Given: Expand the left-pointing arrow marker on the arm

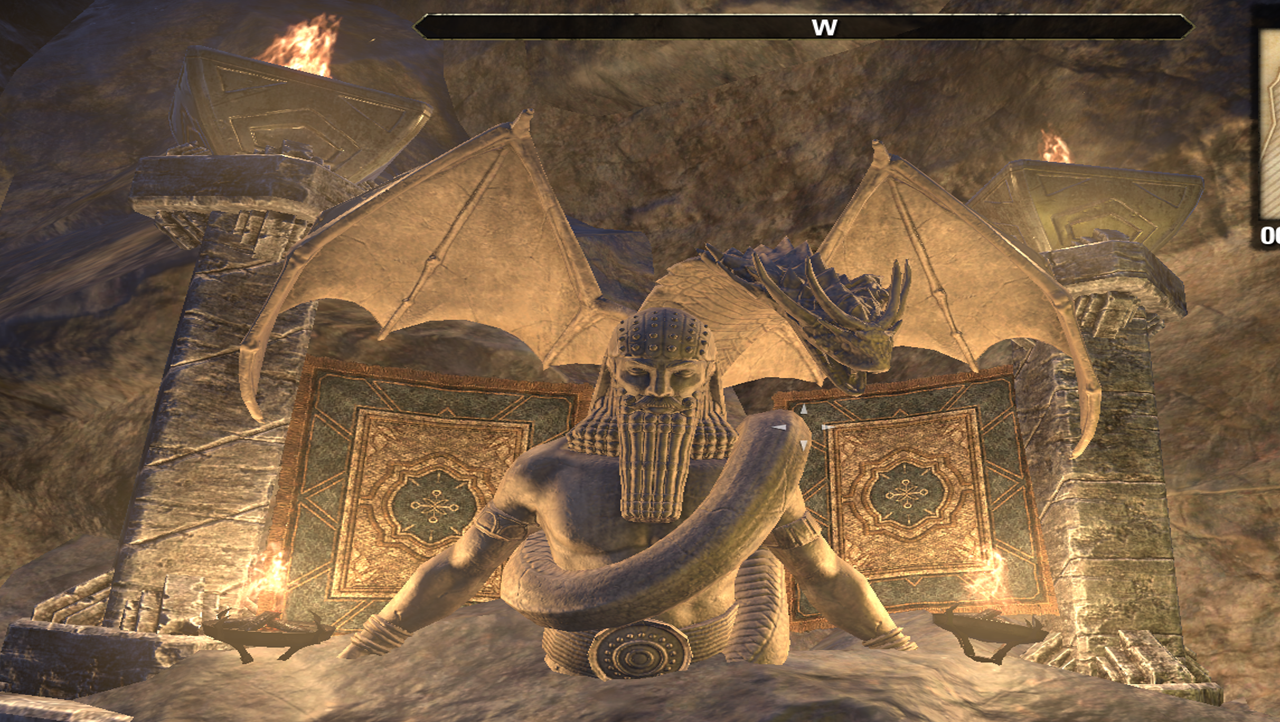Looking at the screenshot, I should point(779,427).
